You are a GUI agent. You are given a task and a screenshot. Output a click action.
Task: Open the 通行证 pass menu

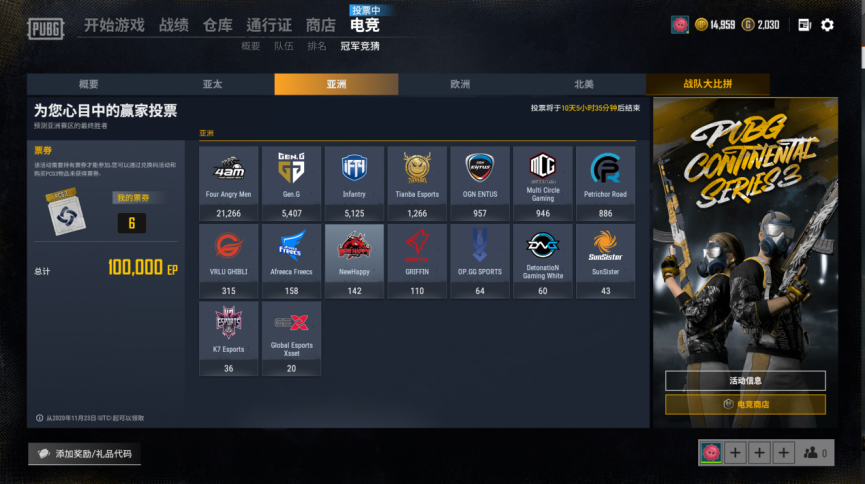[269, 25]
